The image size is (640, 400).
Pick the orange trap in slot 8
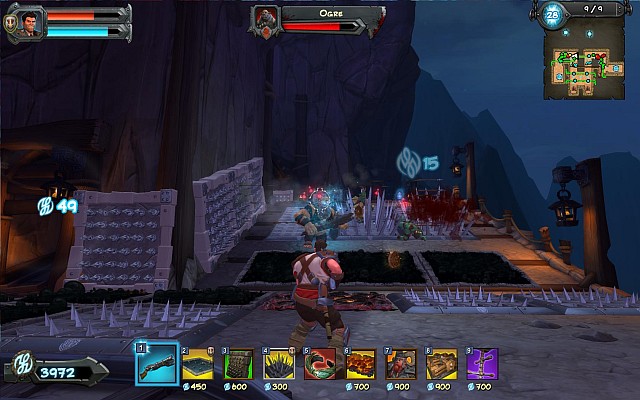[x=442, y=364]
